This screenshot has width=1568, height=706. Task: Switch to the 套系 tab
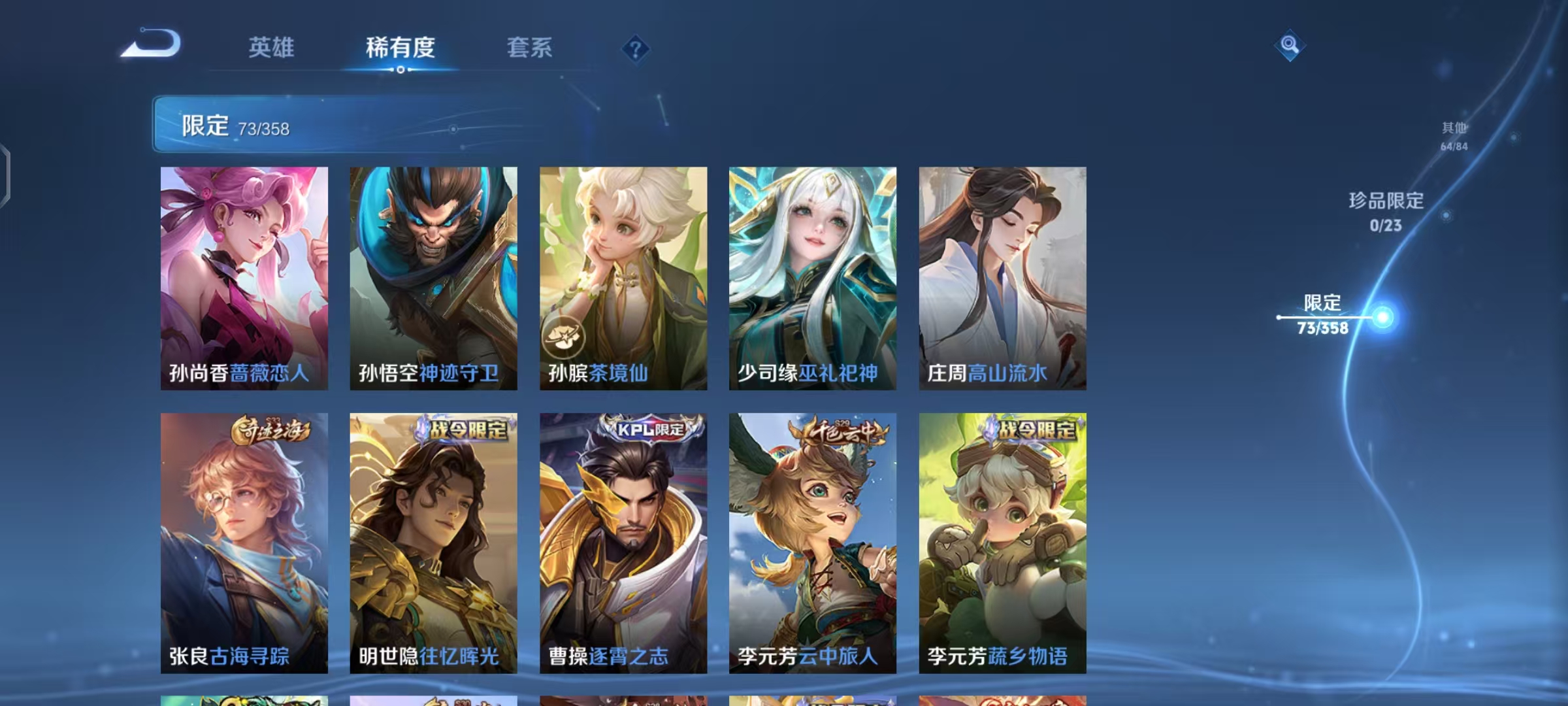tap(529, 47)
